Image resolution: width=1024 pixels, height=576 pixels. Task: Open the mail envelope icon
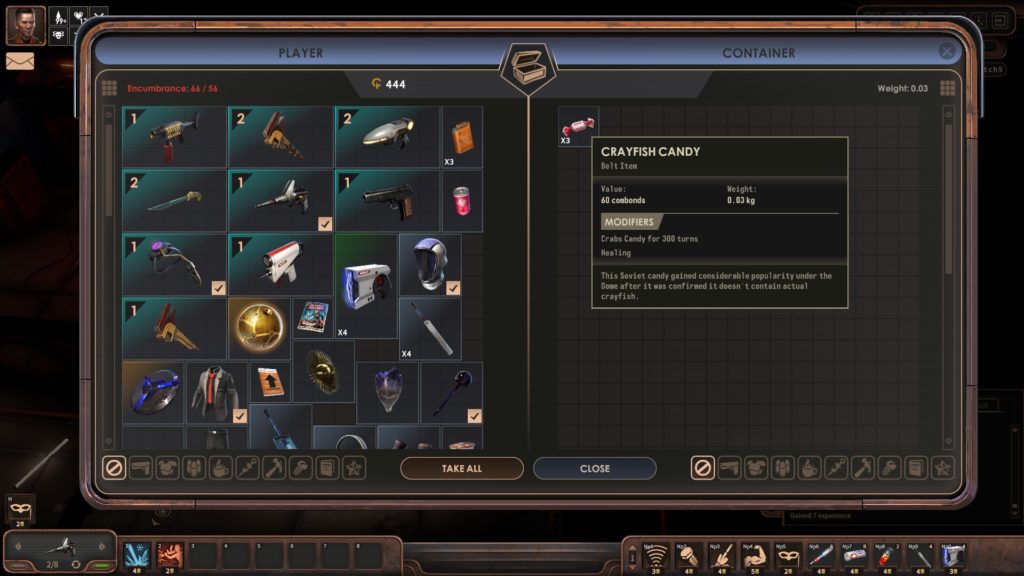(20, 61)
